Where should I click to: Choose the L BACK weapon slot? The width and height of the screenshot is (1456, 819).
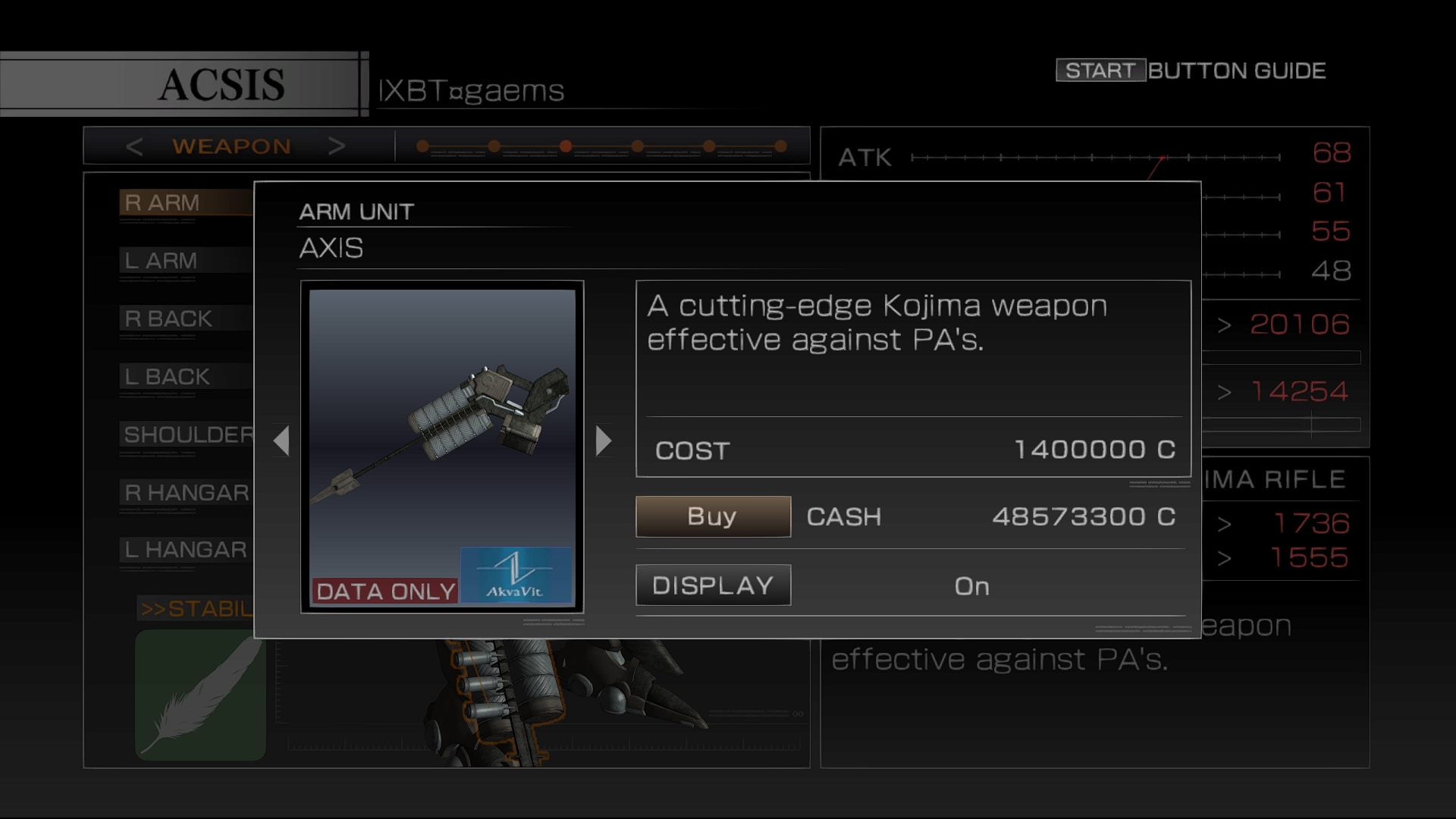185,377
